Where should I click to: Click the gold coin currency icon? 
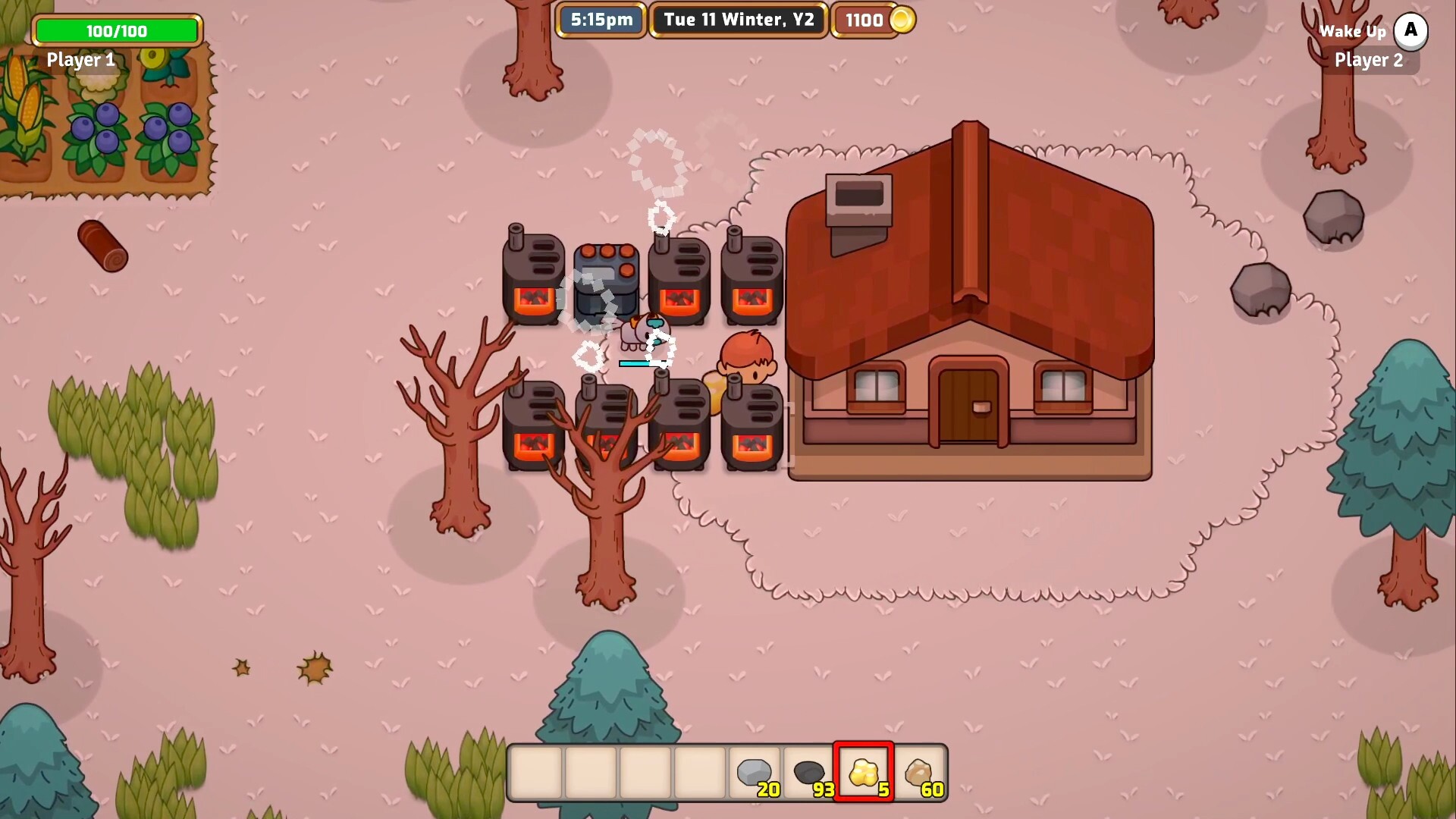pos(901,20)
